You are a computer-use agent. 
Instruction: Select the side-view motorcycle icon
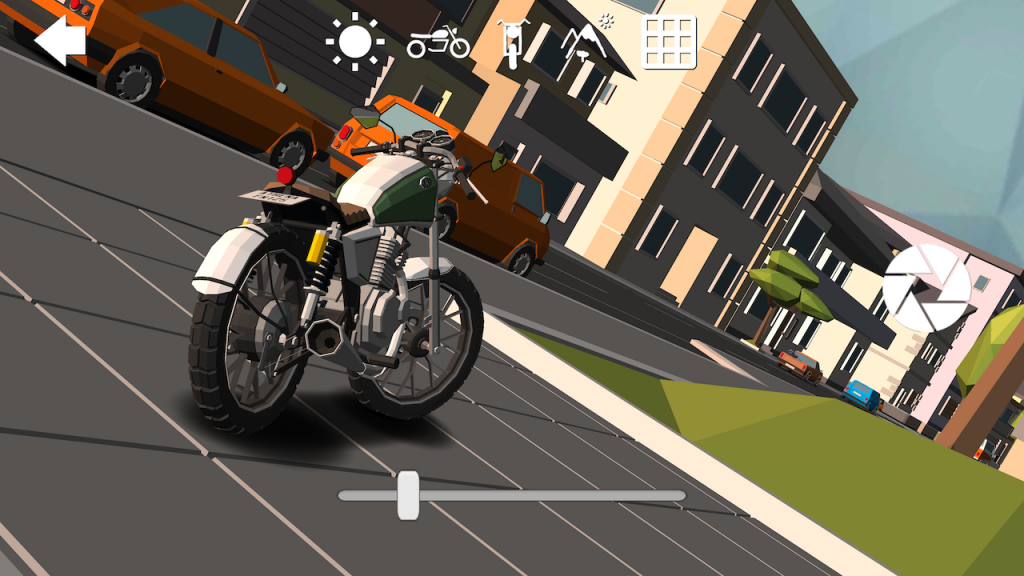(x=438, y=42)
